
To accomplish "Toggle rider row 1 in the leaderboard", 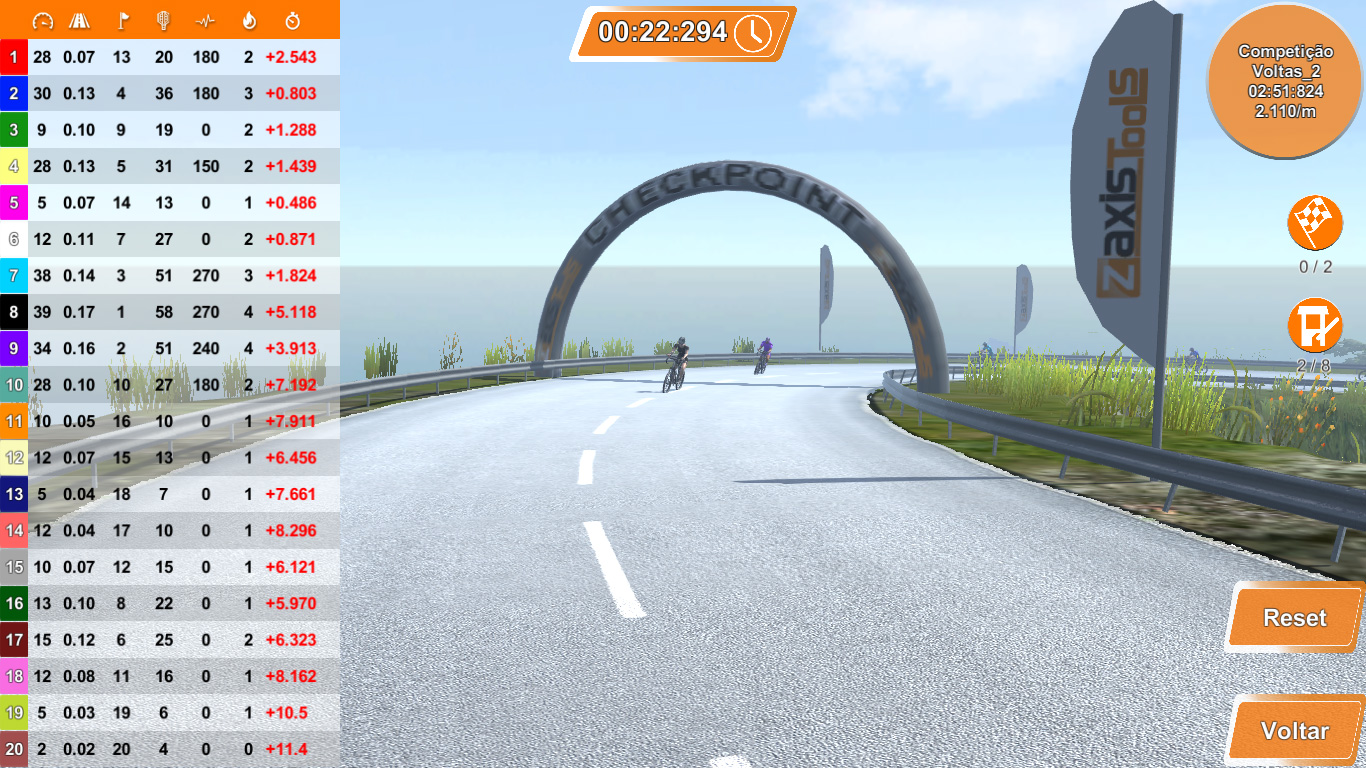I will tap(170, 57).
